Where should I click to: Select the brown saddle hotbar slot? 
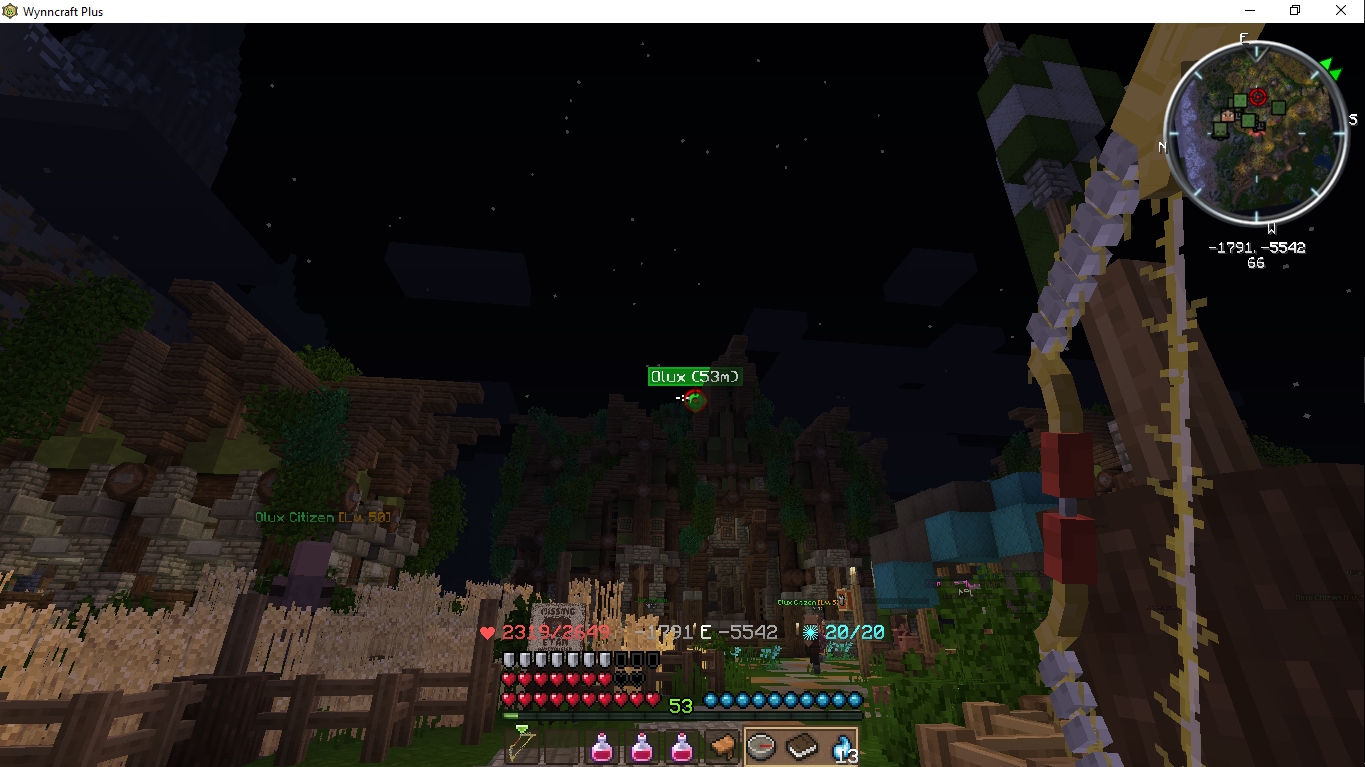(721, 746)
